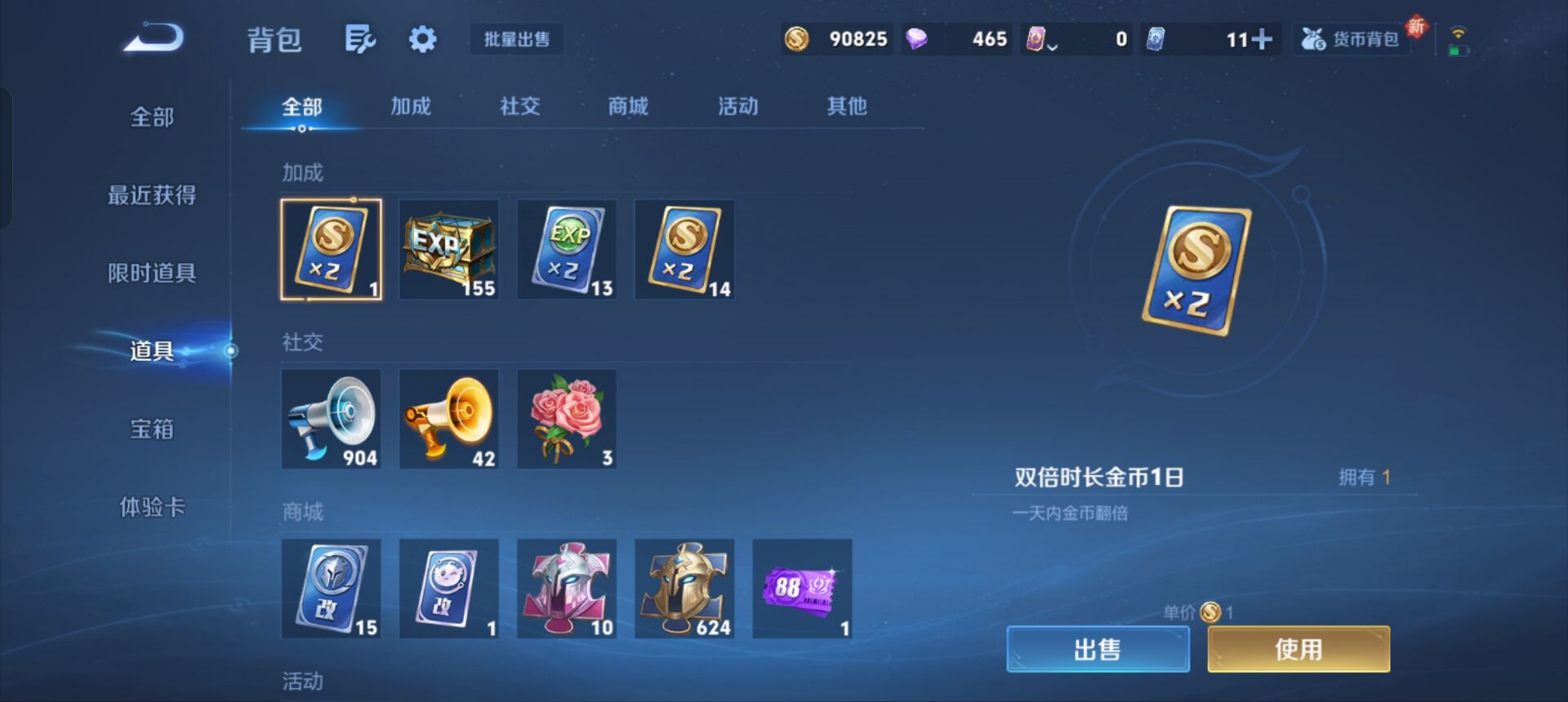Viewport: 1568px width, 702px height.
Task: Select the blue 改 rename card
Action: tap(332, 588)
